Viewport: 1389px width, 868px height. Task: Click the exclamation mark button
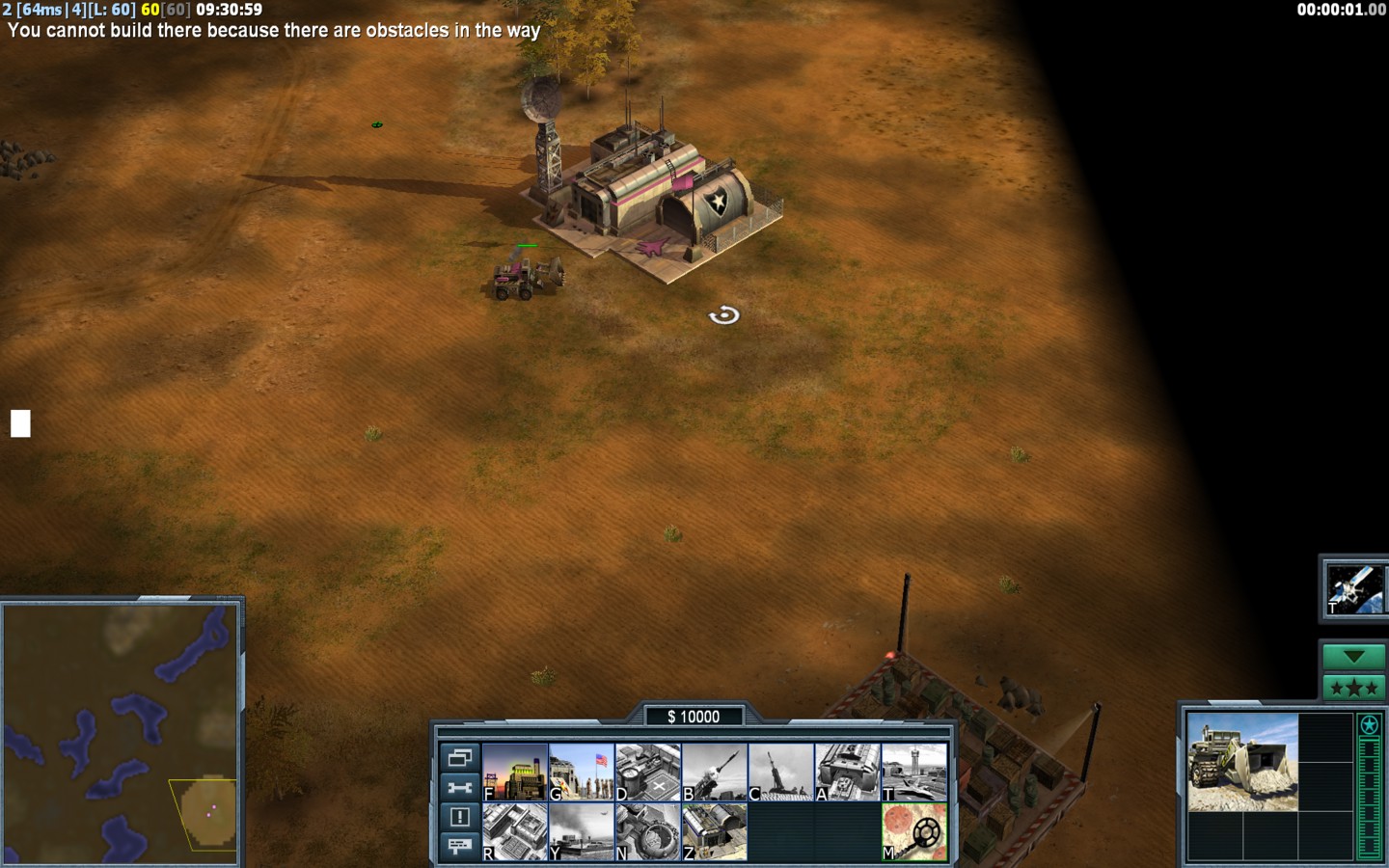click(459, 817)
